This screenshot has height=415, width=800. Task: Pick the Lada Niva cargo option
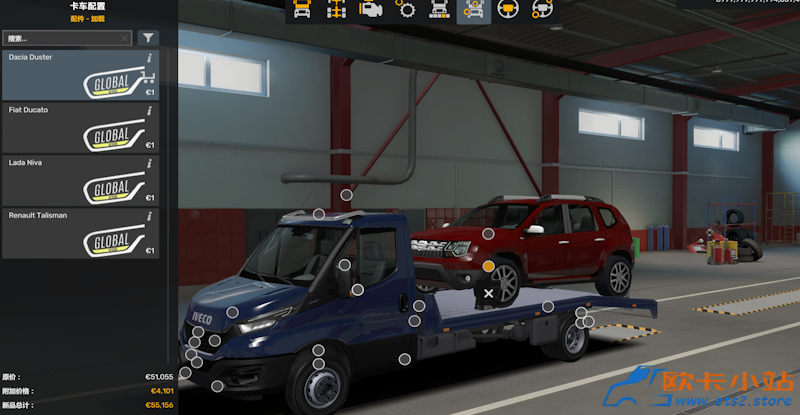(80, 179)
